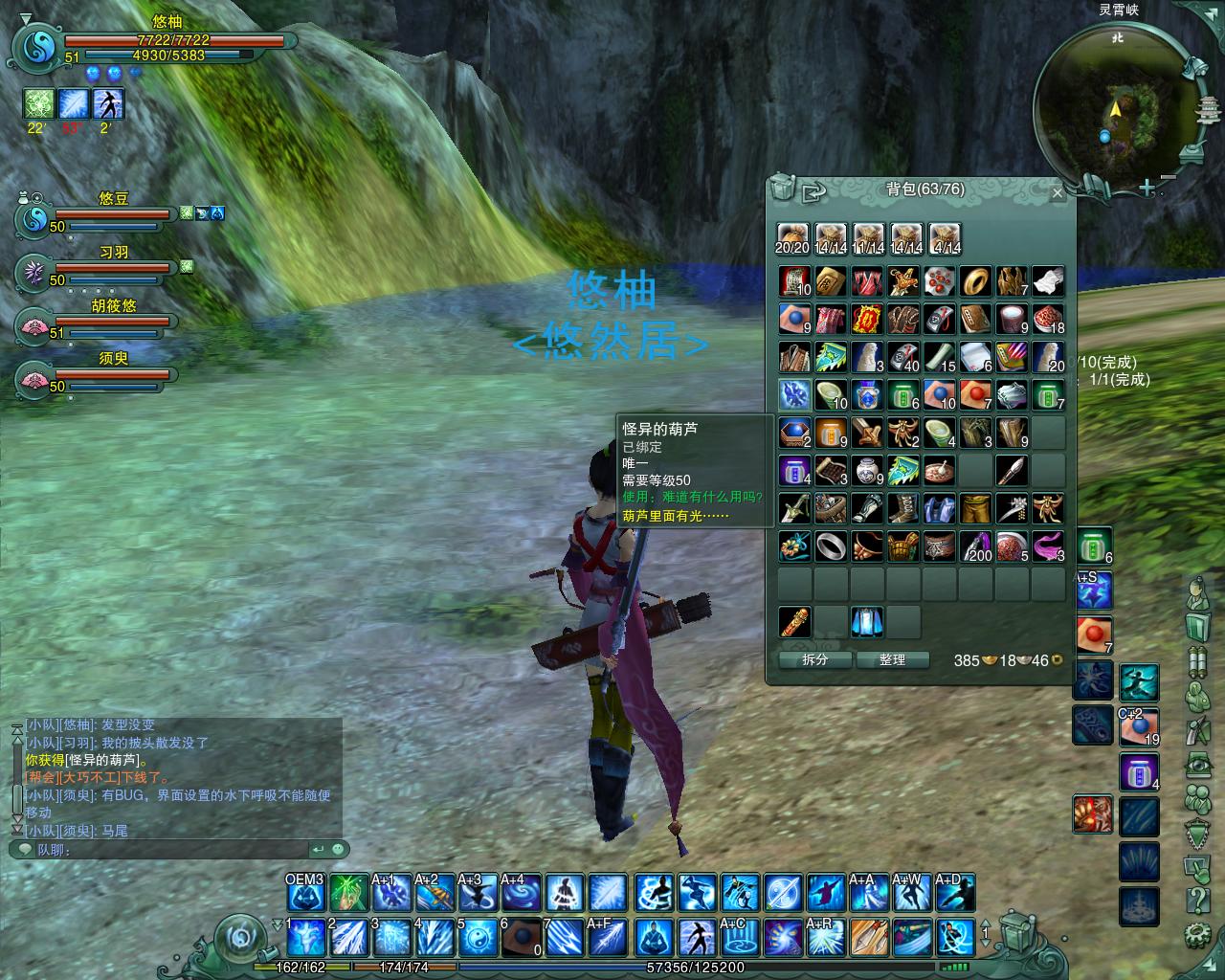Screen dimensions: 1225x980
Task: Use the purple jar potion quick slot
Action: point(1139,771)
